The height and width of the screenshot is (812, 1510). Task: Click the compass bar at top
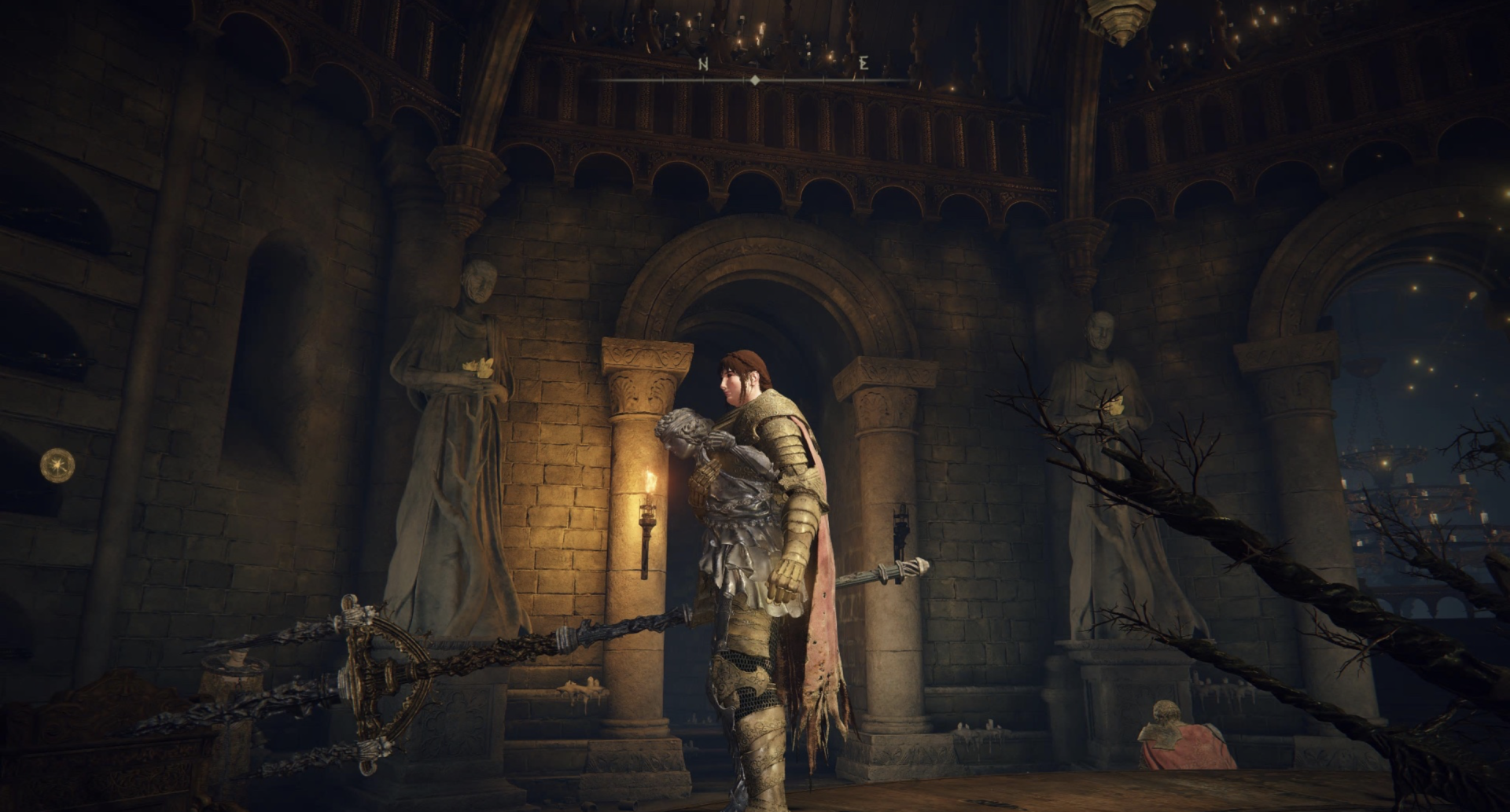(x=755, y=79)
